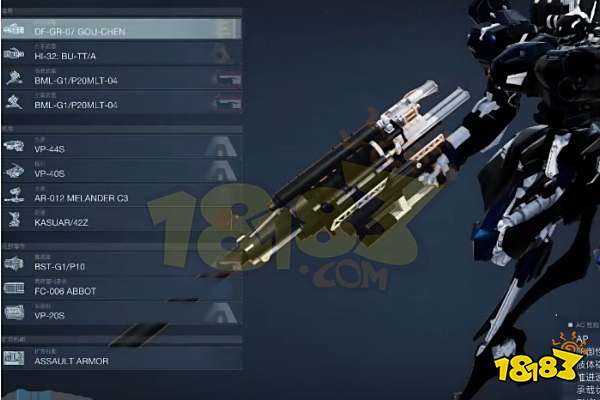Image resolution: width=600 pixels, height=400 pixels.
Task: Open the BST-G1/P10 booster slot
Action: [x=120, y=265]
